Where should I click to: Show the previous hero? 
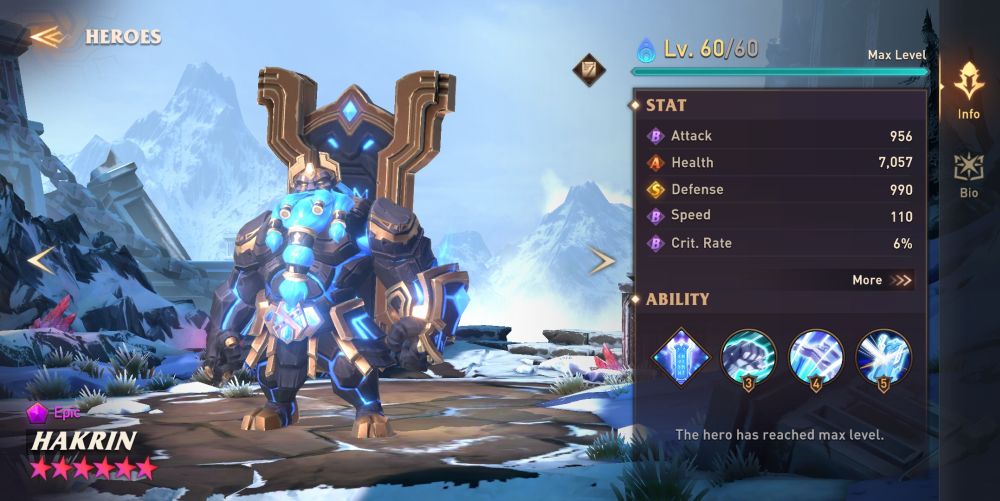pyautogui.click(x=41, y=260)
